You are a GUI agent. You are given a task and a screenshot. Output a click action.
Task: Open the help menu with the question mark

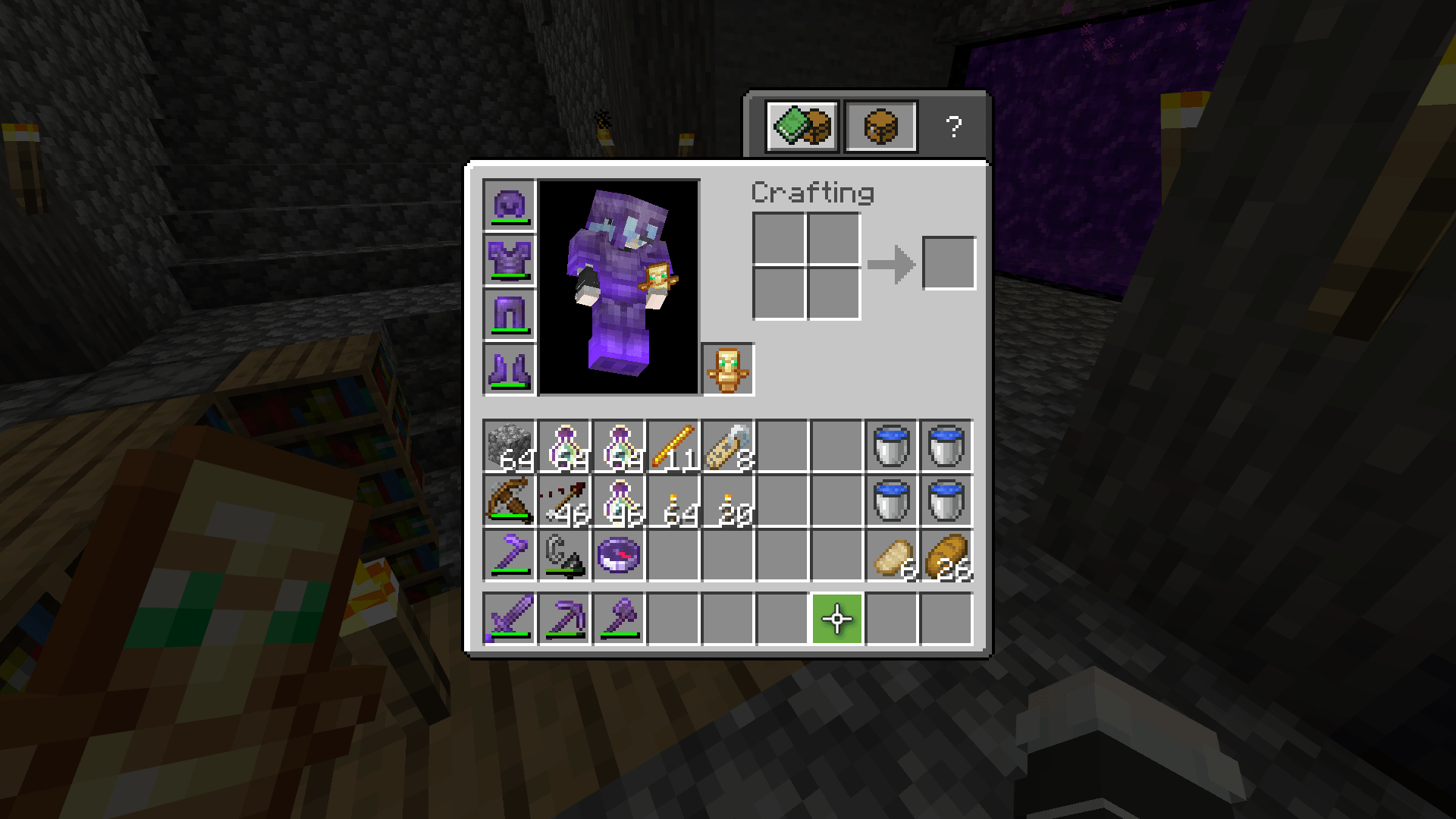(x=954, y=126)
